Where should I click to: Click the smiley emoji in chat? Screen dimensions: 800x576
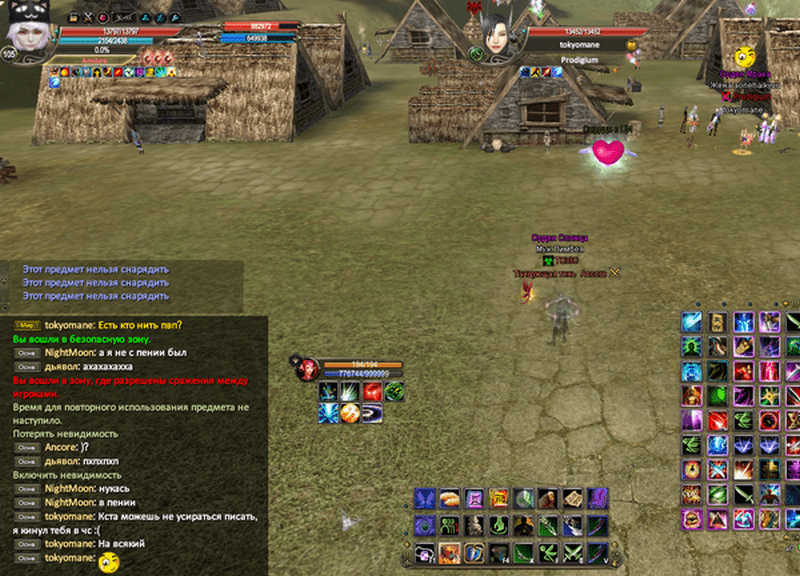click(108, 561)
